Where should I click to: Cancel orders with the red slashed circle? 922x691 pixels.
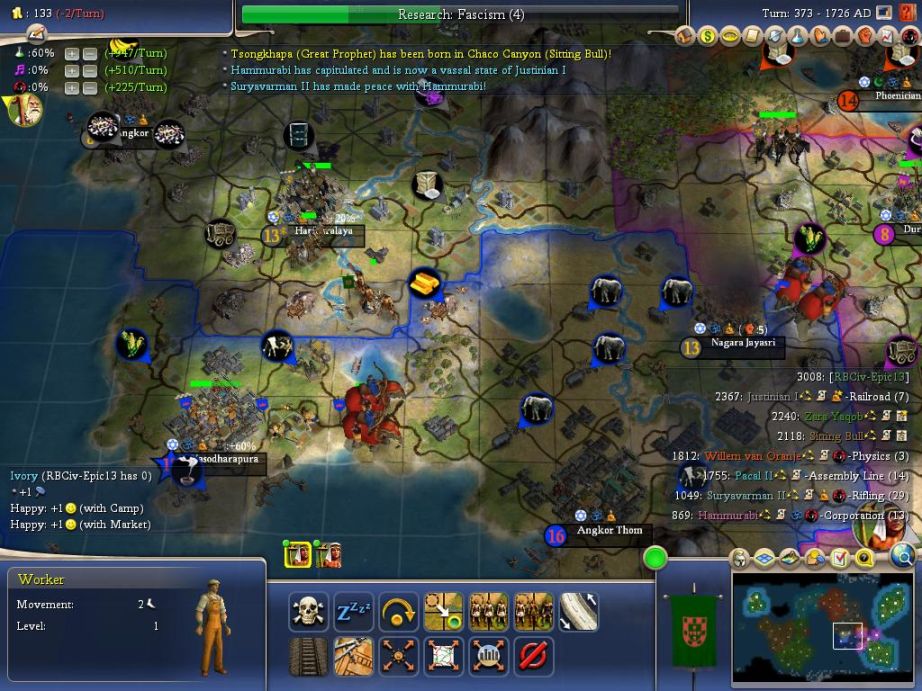tap(533, 657)
